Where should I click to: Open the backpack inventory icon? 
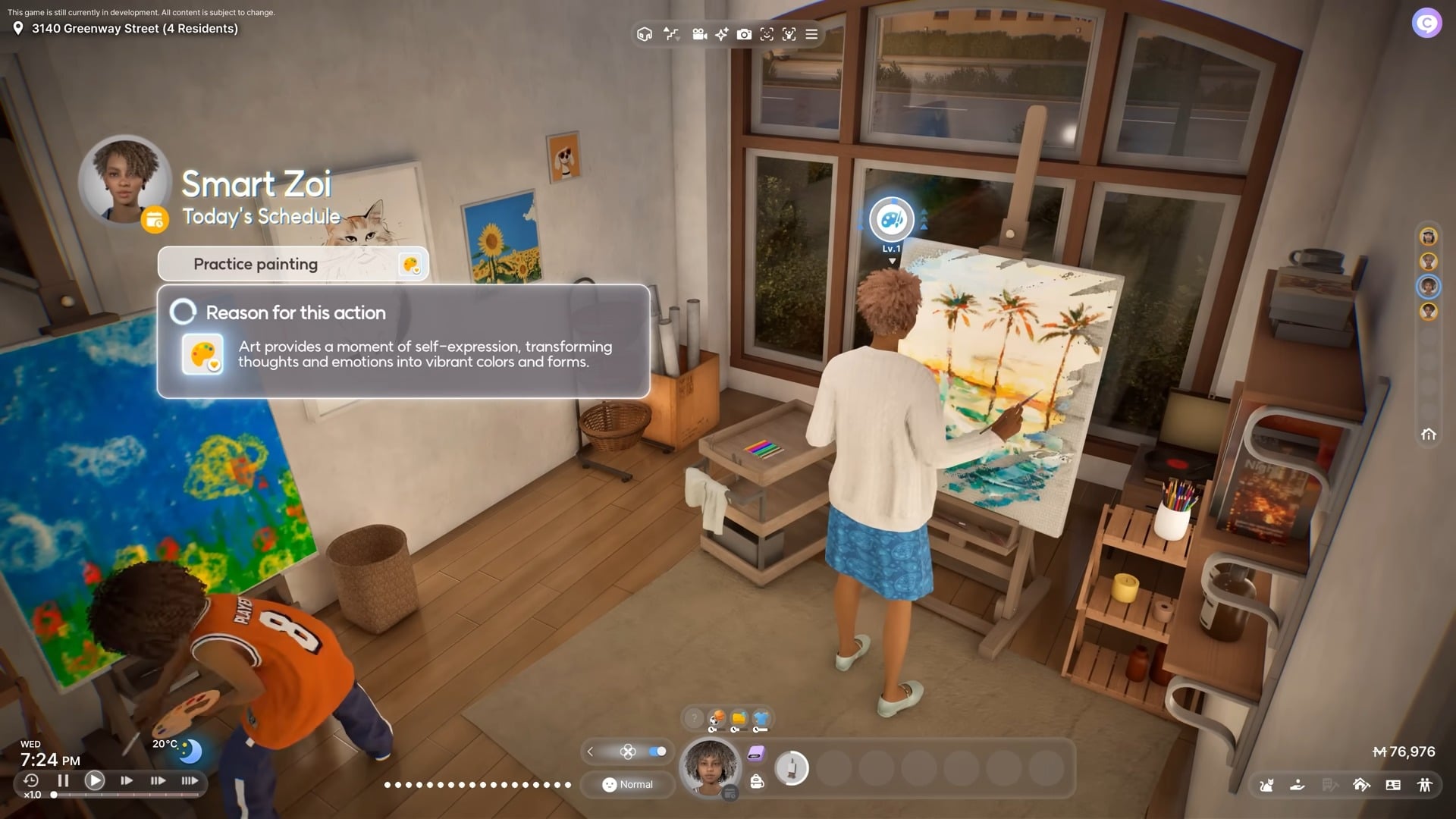[x=757, y=780]
